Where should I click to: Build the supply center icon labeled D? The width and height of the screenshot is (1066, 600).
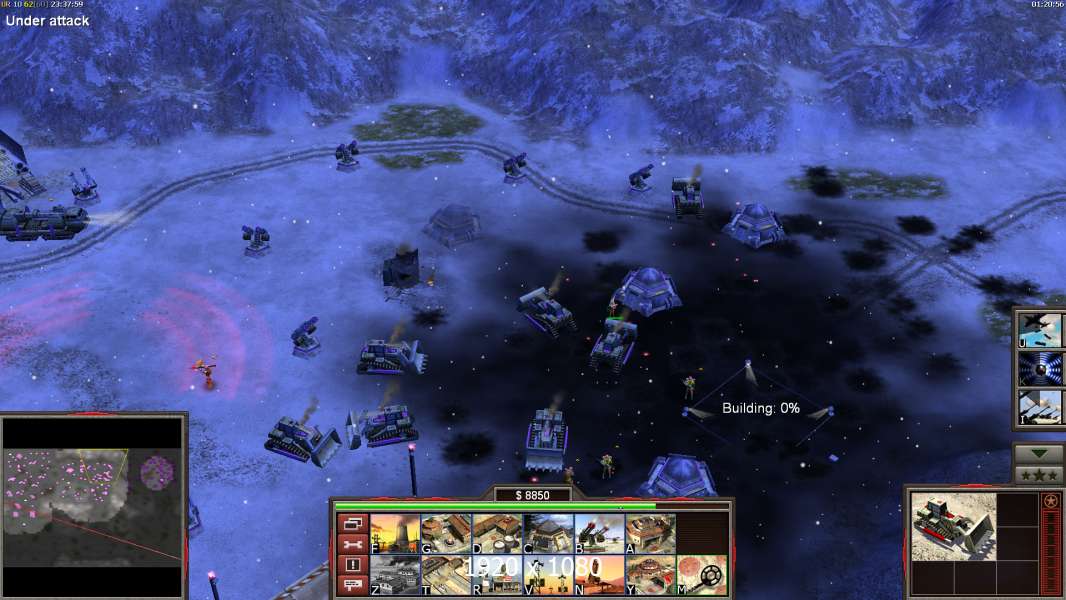point(497,534)
